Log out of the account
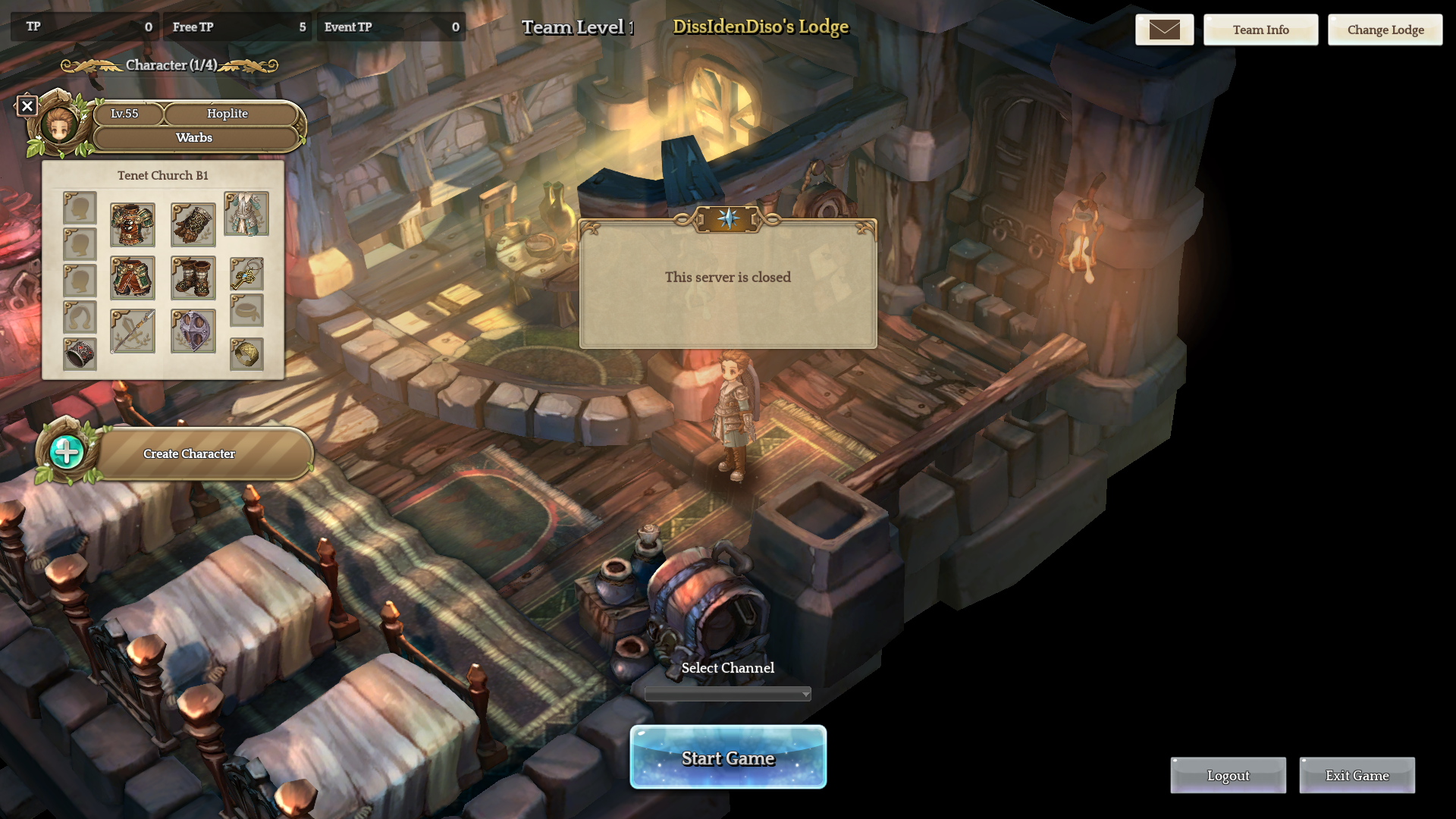1456x819 pixels. (1228, 775)
